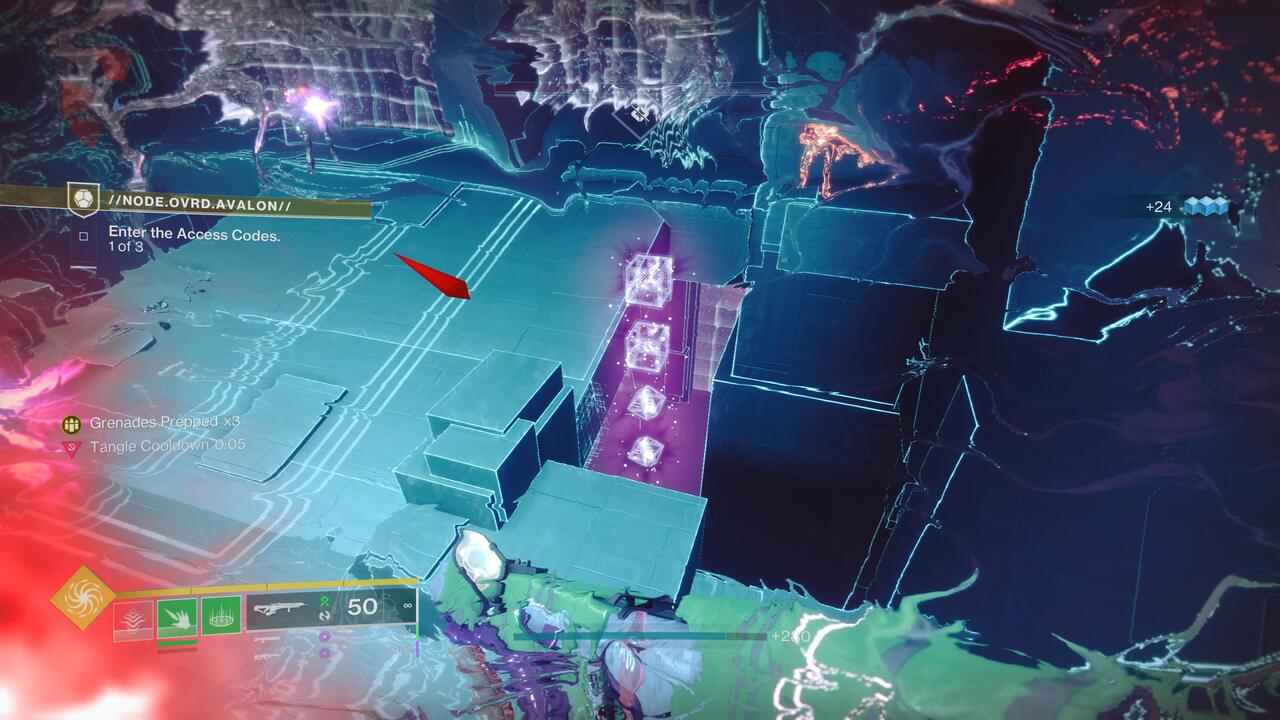Click the green Threadling class ability icon
The width and height of the screenshot is (1280, 720).
(x=220, y=619)
